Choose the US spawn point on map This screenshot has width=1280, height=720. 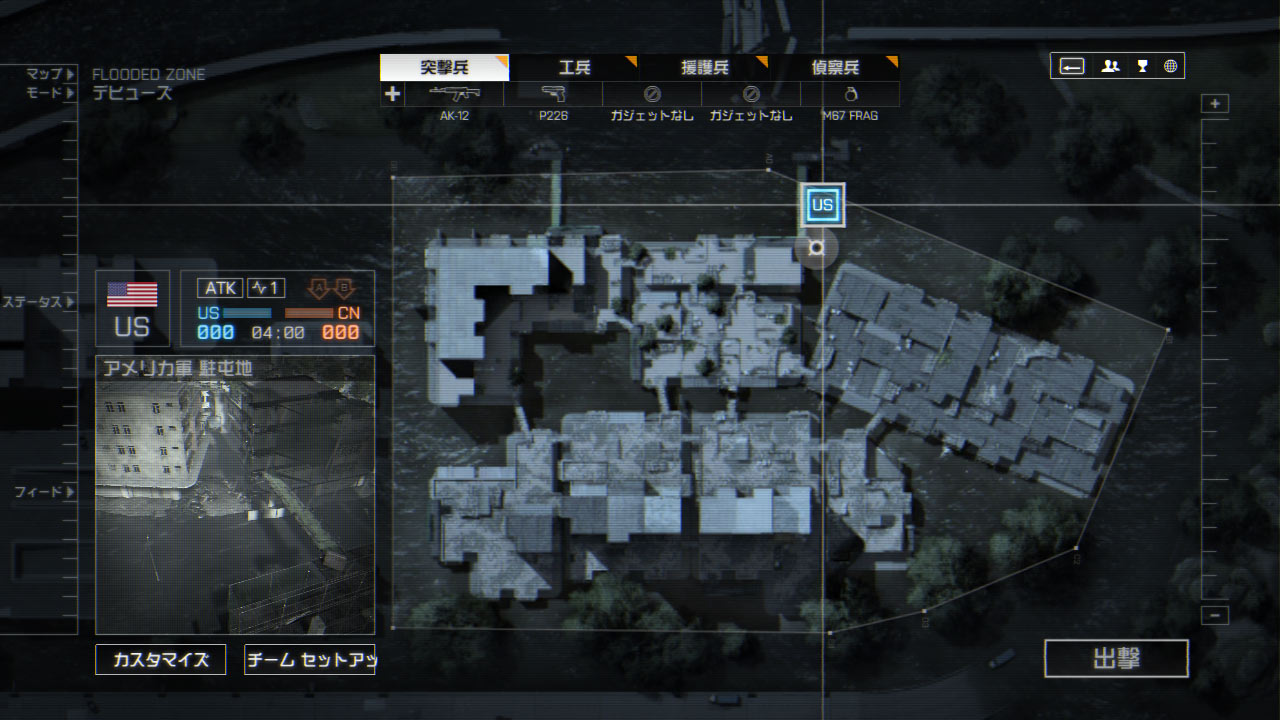click(822, 206)
